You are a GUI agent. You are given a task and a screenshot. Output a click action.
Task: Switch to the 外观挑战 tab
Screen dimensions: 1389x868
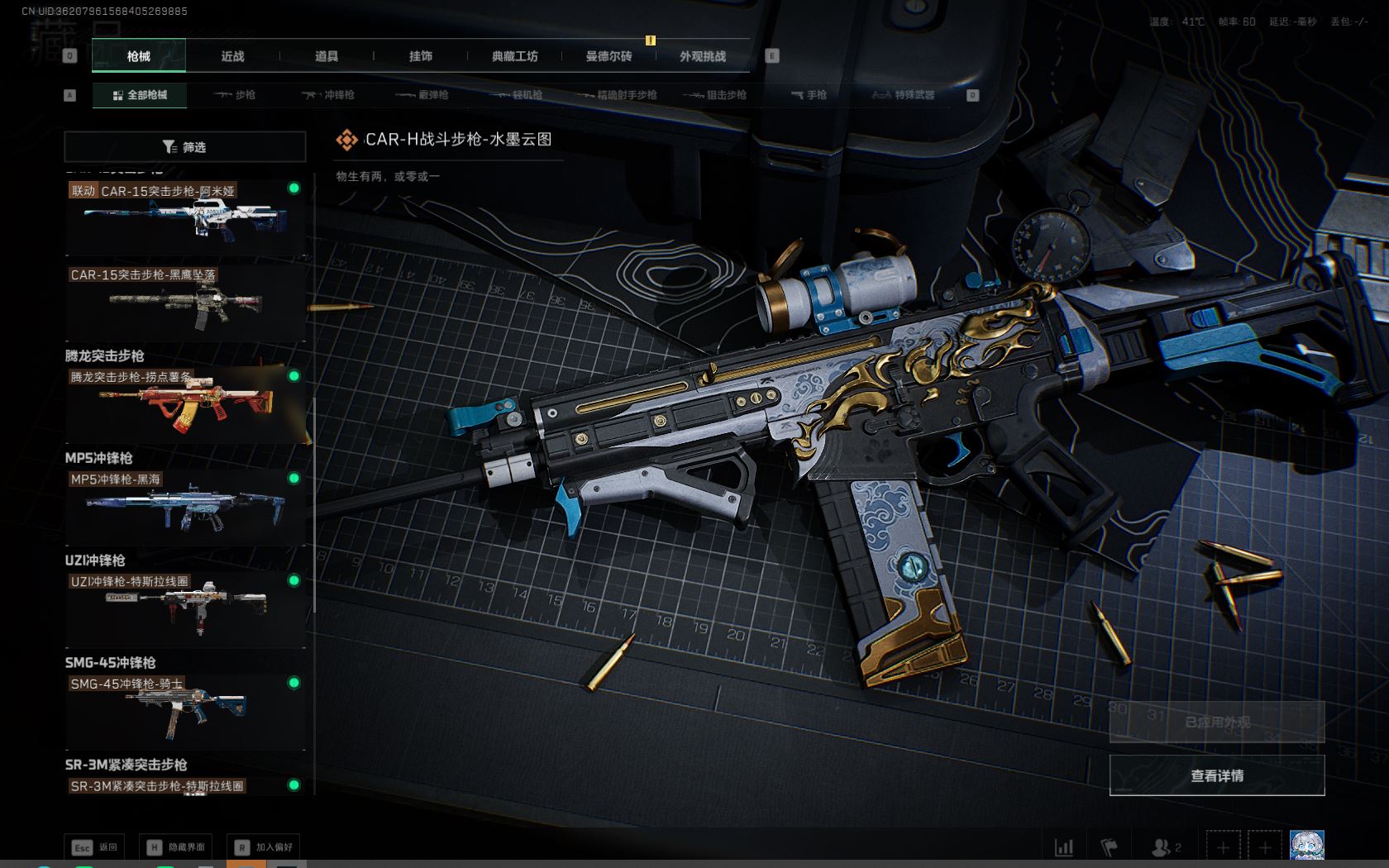[x=703, y=56]
